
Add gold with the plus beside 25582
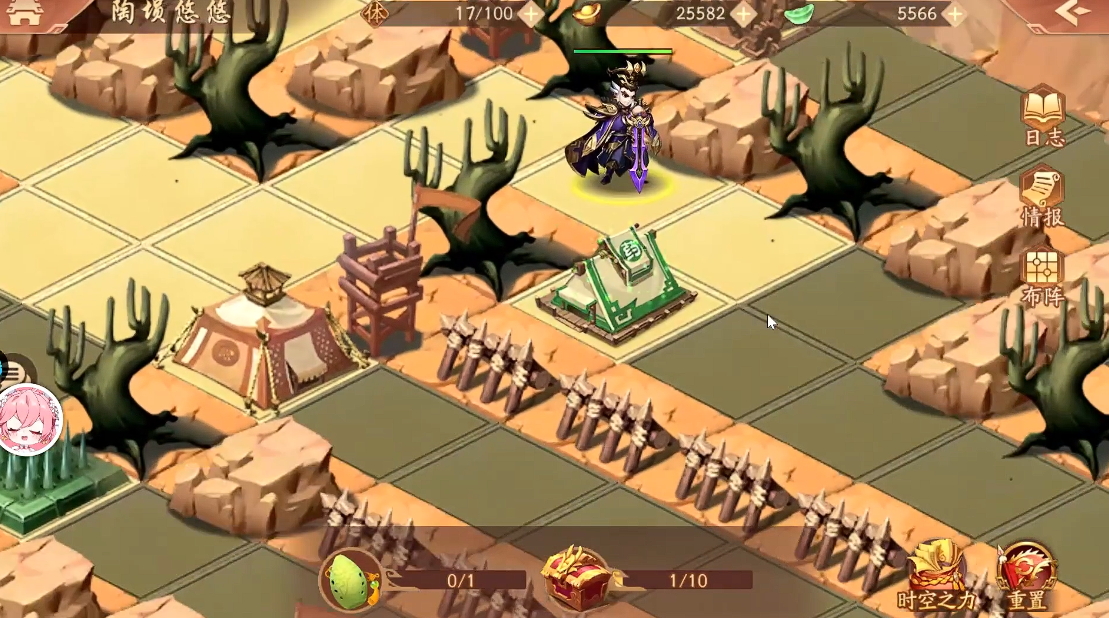[743, 14]
